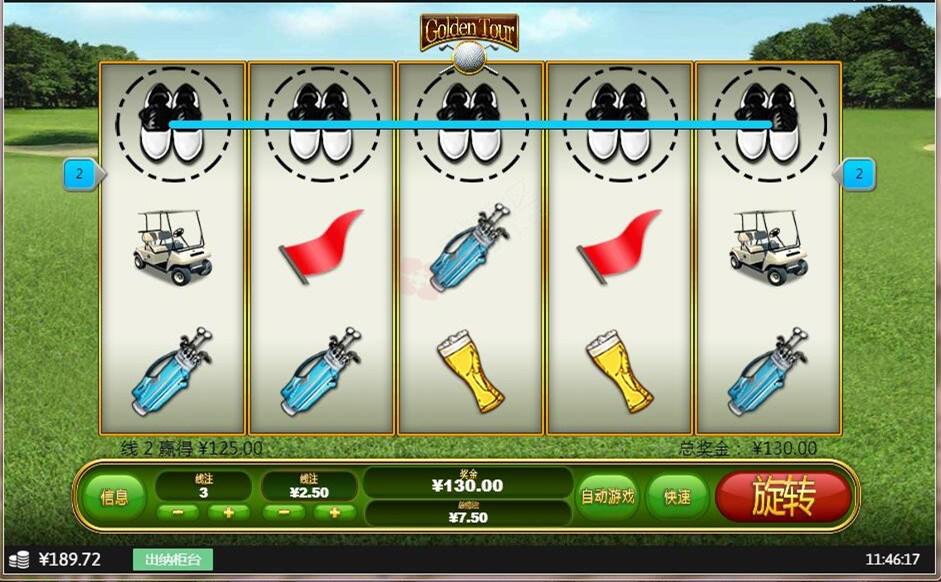This screenshot has width=941, height=582.
Task: Select the right payline 2 marker
Action: pyautogui.click(x=858, y=175)
